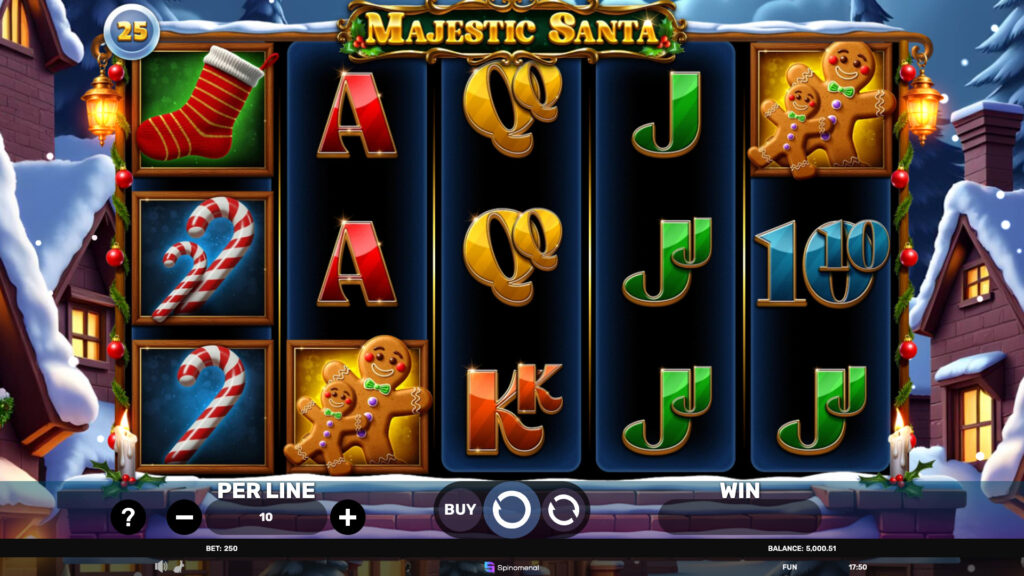
Task: Open the 25 paylines badge
Action: (x=132, y=31)
